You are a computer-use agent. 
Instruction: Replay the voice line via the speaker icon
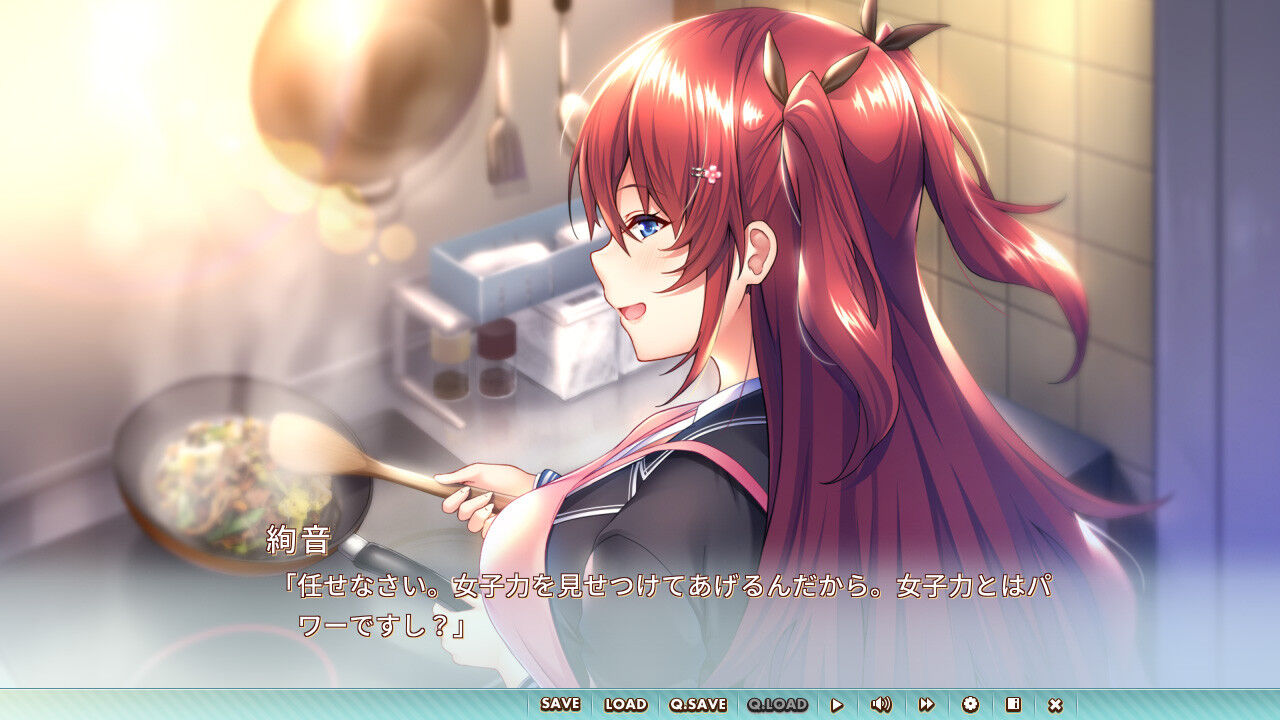point(881,703)
